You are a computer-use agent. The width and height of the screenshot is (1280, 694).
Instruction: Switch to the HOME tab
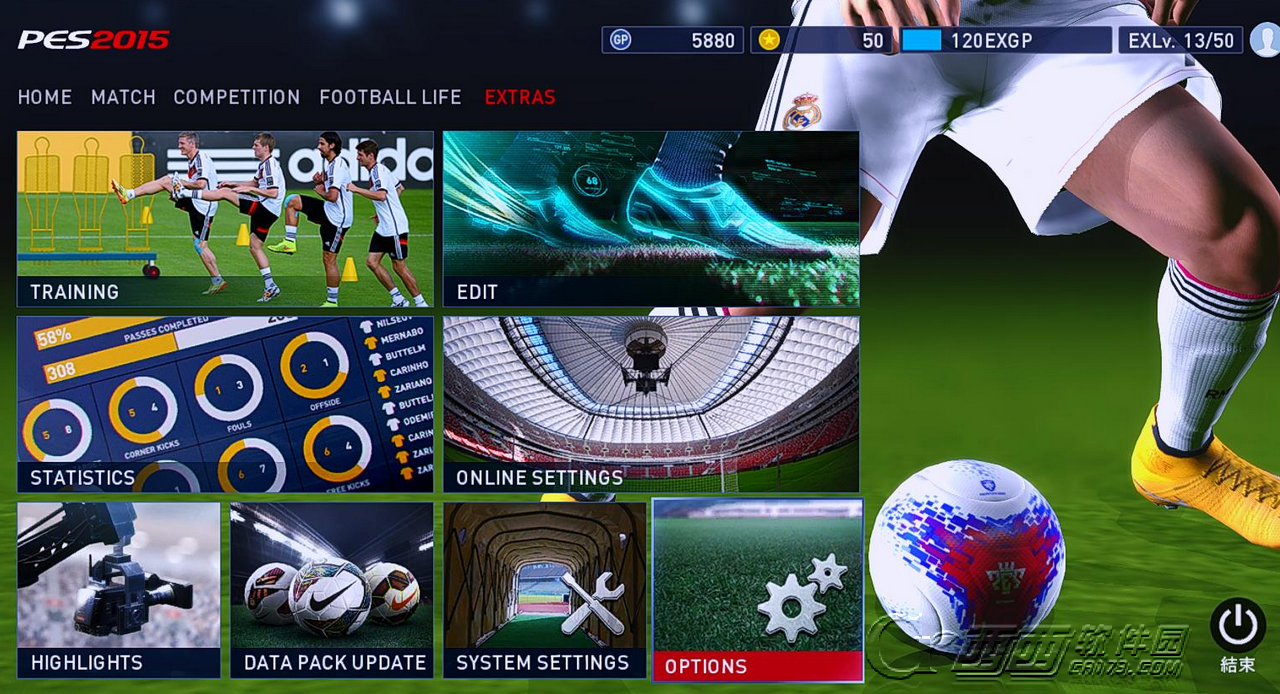(45, 97)
